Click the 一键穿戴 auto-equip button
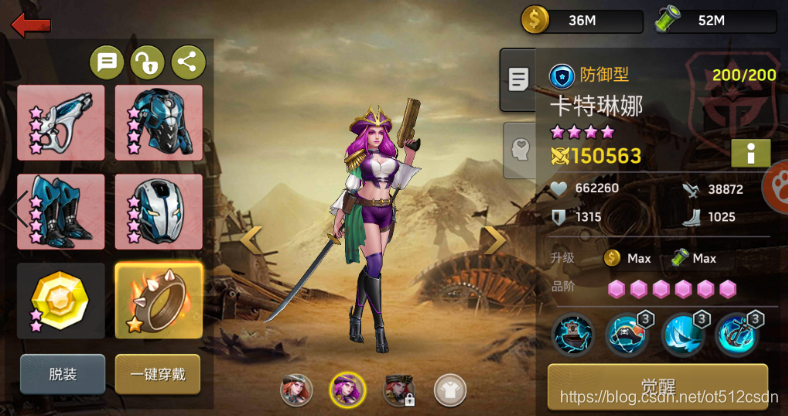This screenshot has height=416, width=788. pos(157,374)
